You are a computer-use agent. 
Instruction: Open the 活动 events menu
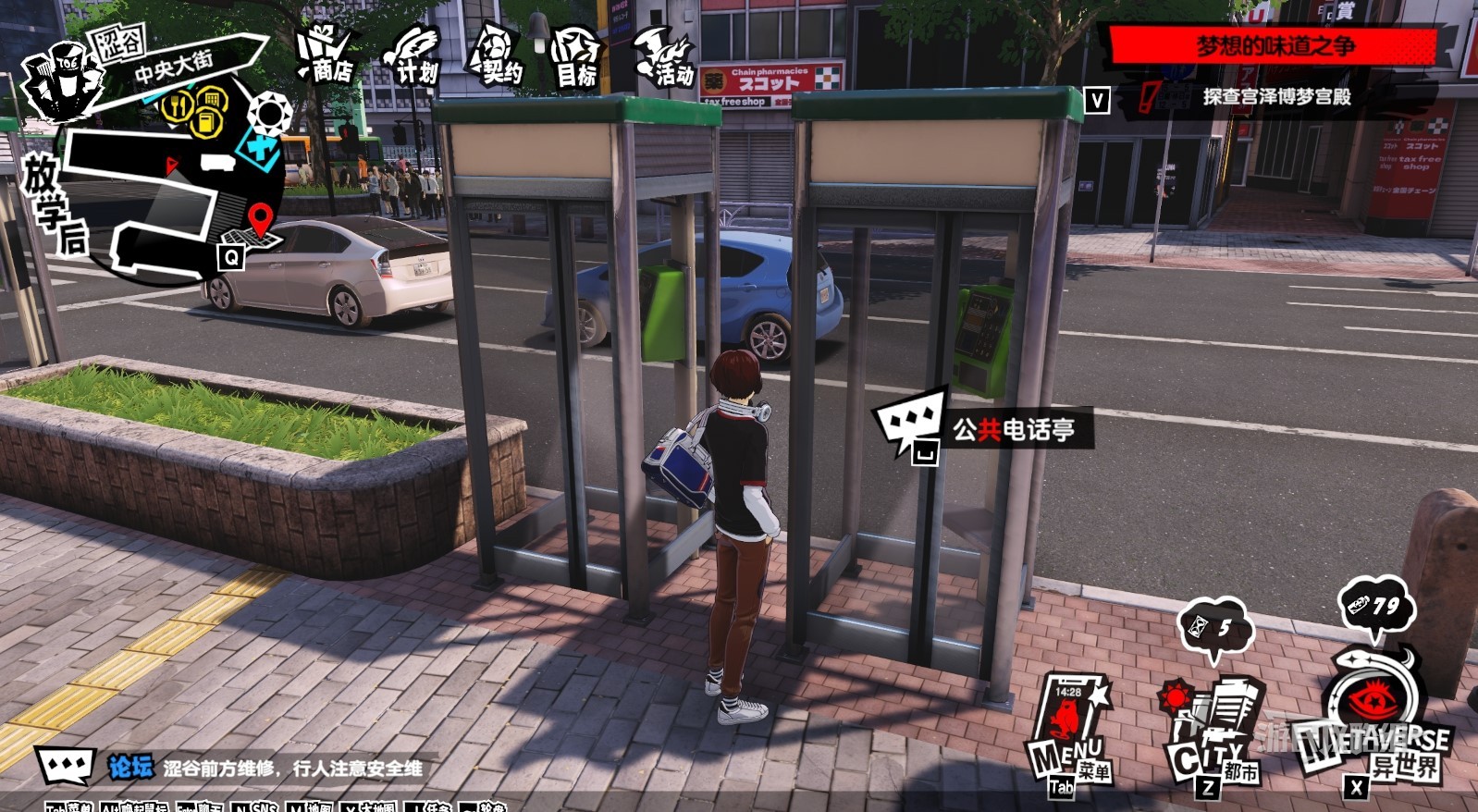664,57
